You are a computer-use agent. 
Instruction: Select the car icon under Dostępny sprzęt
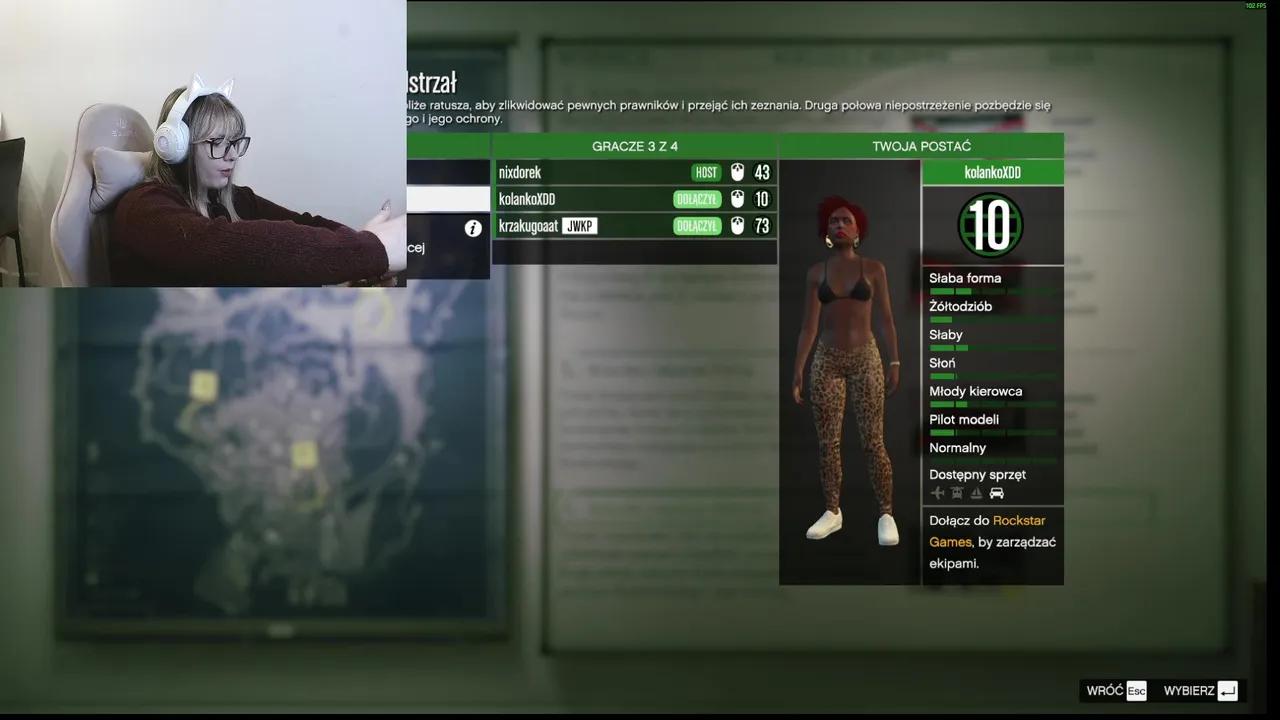(x=996, y=493)
